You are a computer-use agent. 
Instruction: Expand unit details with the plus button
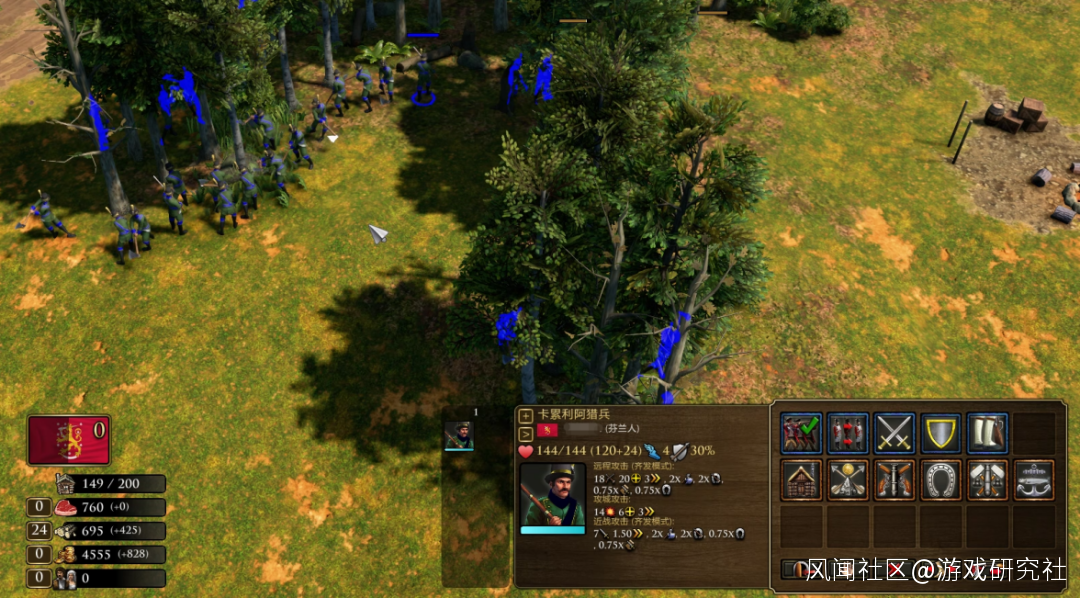click(x=526, y=415)
